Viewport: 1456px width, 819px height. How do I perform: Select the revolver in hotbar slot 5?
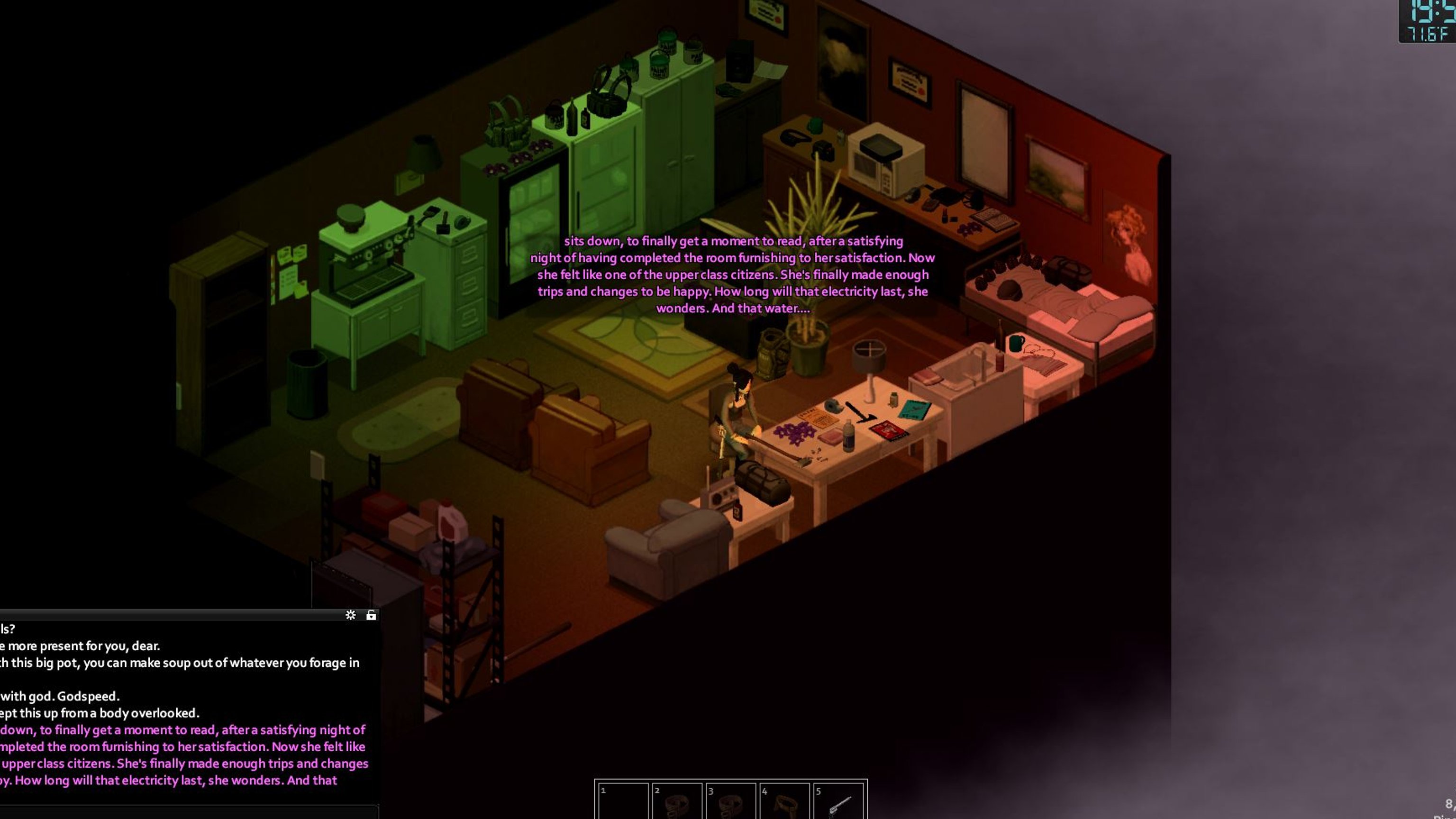[838, 801]
